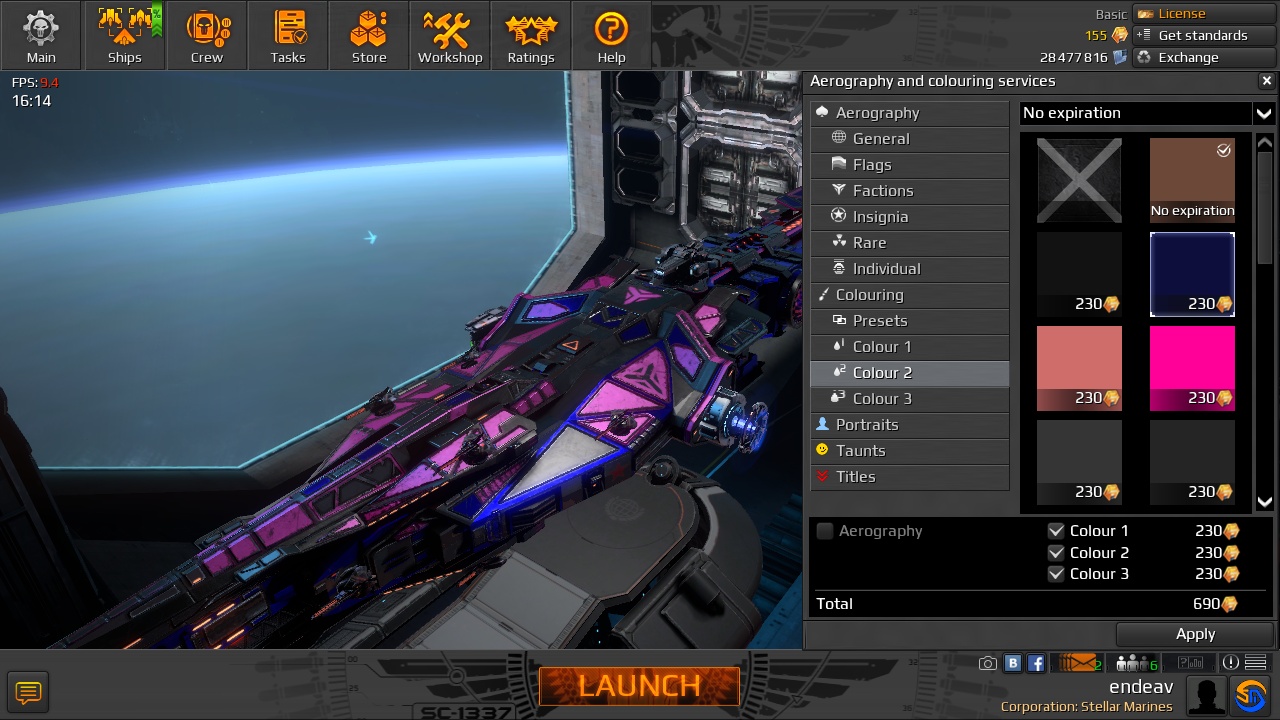1280x720 pixels.
Task: Open the Workshop icon
Action: click(x=449, y=35)
